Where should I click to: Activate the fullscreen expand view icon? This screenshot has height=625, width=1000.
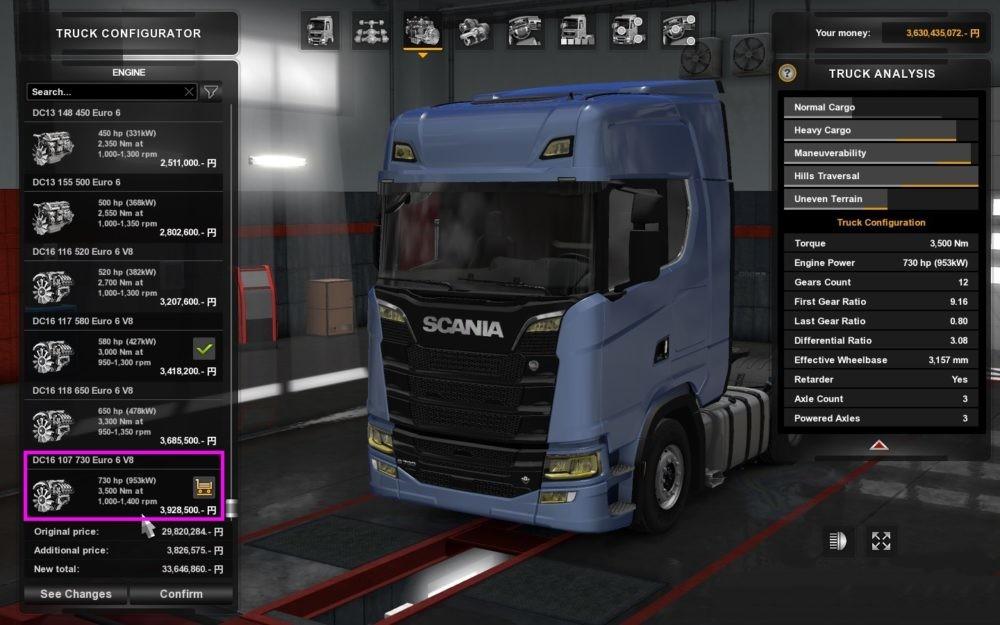(880, 541)
